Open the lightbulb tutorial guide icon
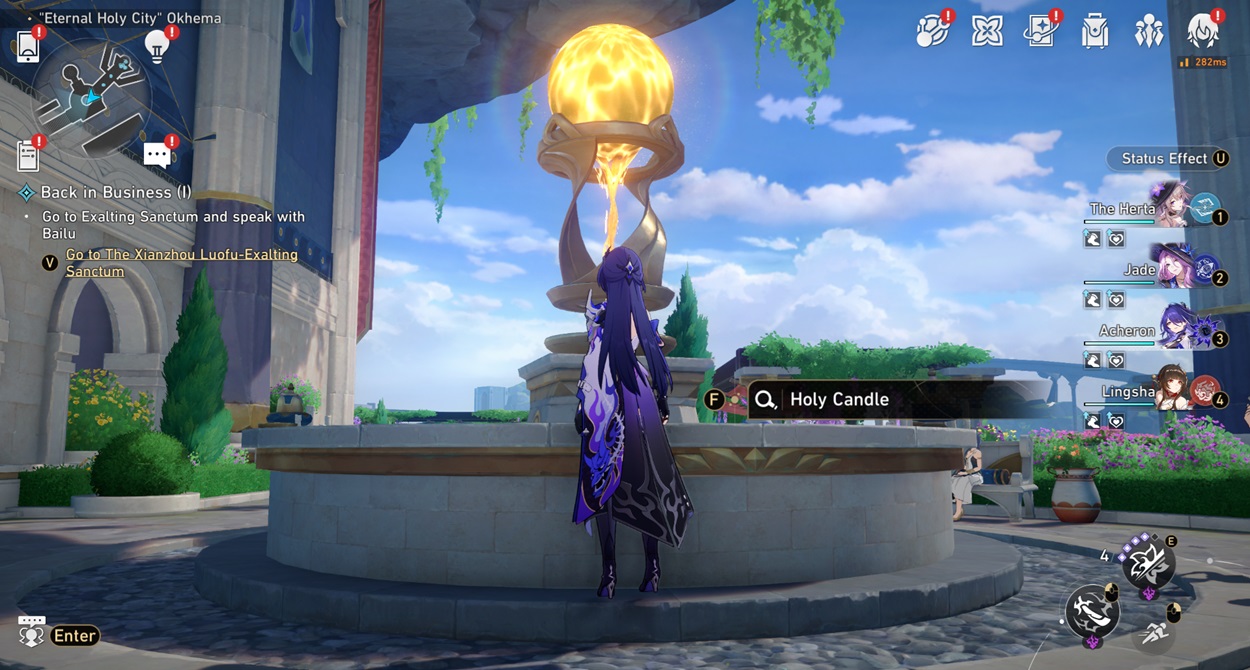 point(156,45)
